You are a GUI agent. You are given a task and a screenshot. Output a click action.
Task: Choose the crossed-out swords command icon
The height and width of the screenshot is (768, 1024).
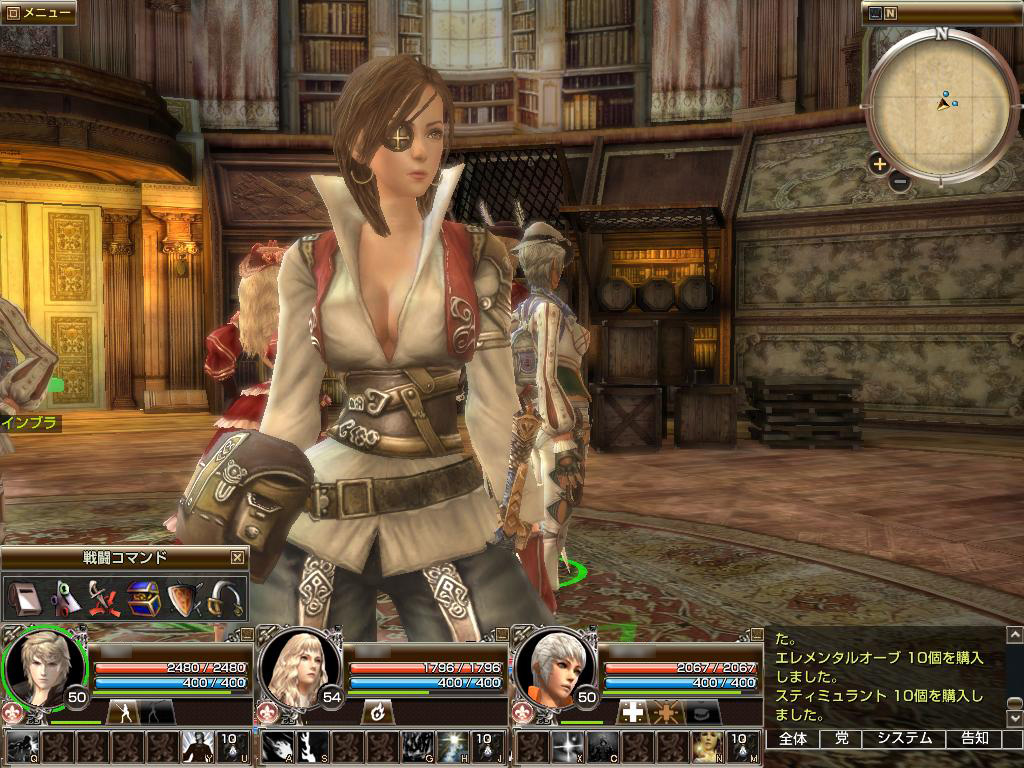click(x=103, y=598)
